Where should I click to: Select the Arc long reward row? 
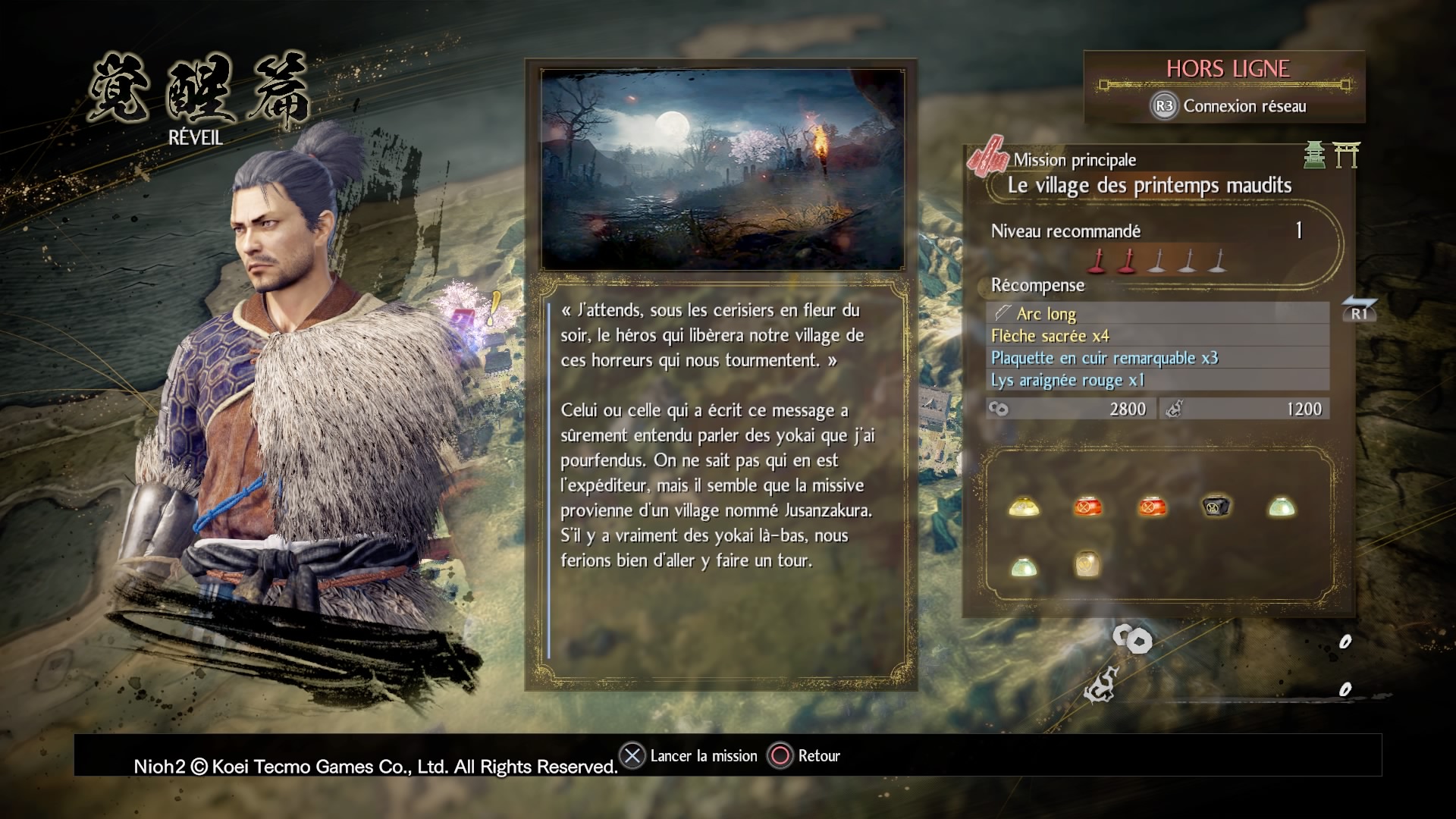pos(1157,313)
